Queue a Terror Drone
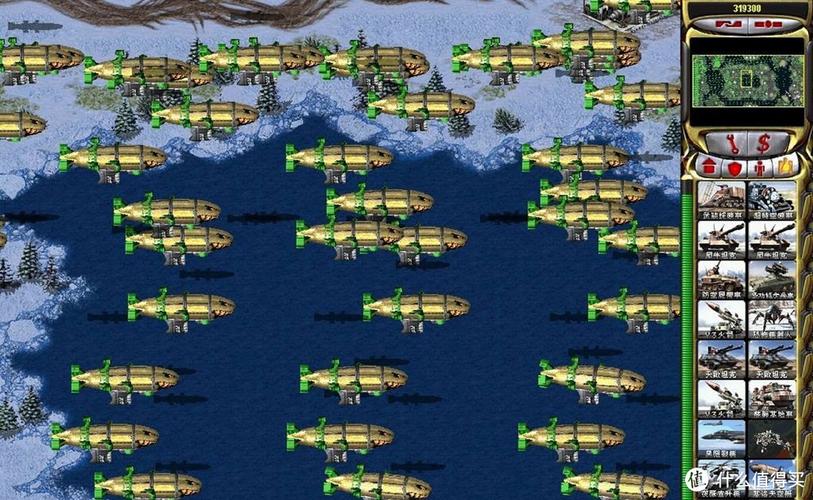The width and height of the screenshot is (813, 500). [x=772, y=318]
